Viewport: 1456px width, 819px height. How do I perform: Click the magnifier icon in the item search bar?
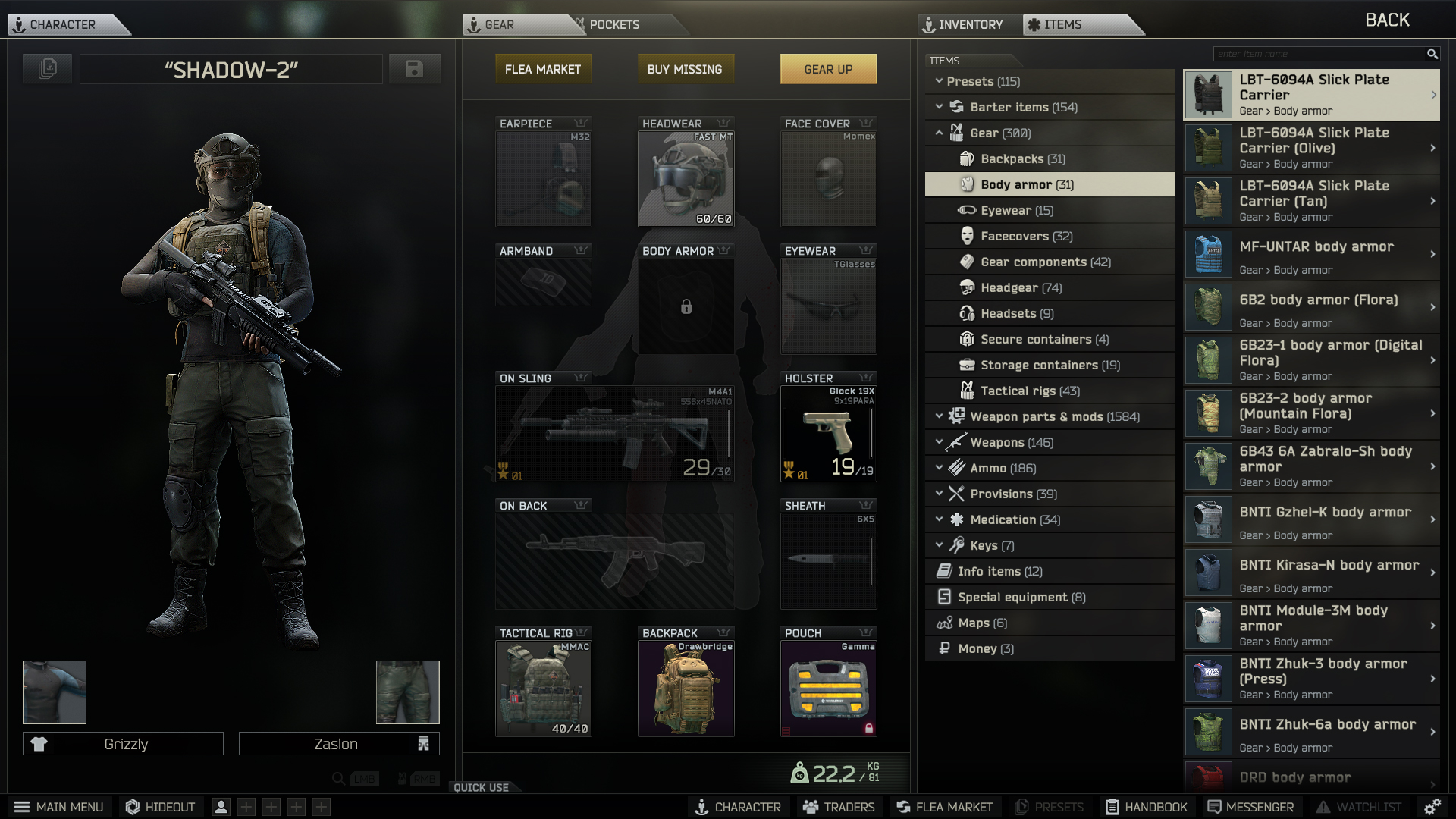(1432, 54)
